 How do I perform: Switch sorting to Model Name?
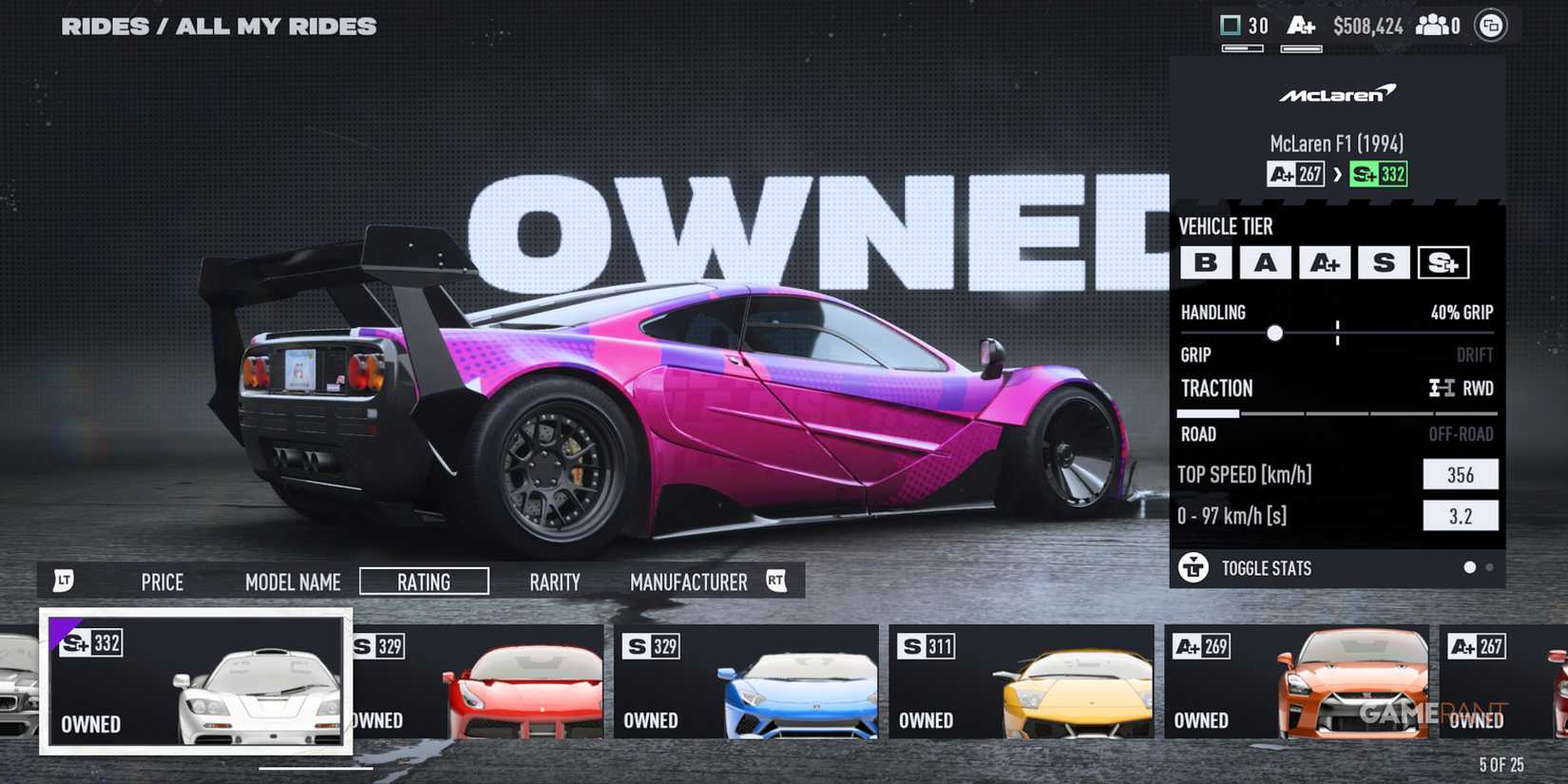pyautogui.click(x=293, y=582)
